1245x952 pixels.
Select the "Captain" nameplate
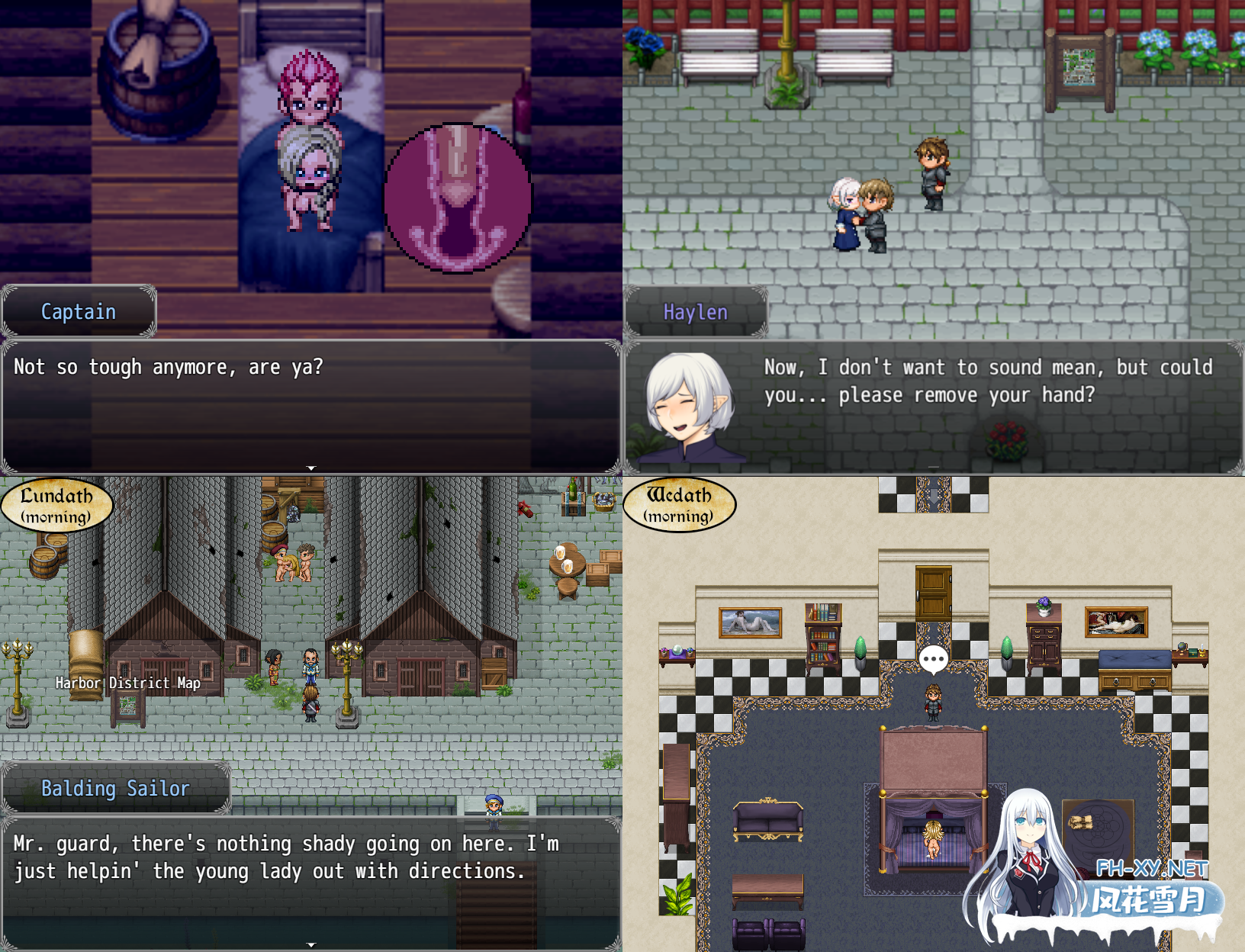pyautogui.click(x=78, y=311)
